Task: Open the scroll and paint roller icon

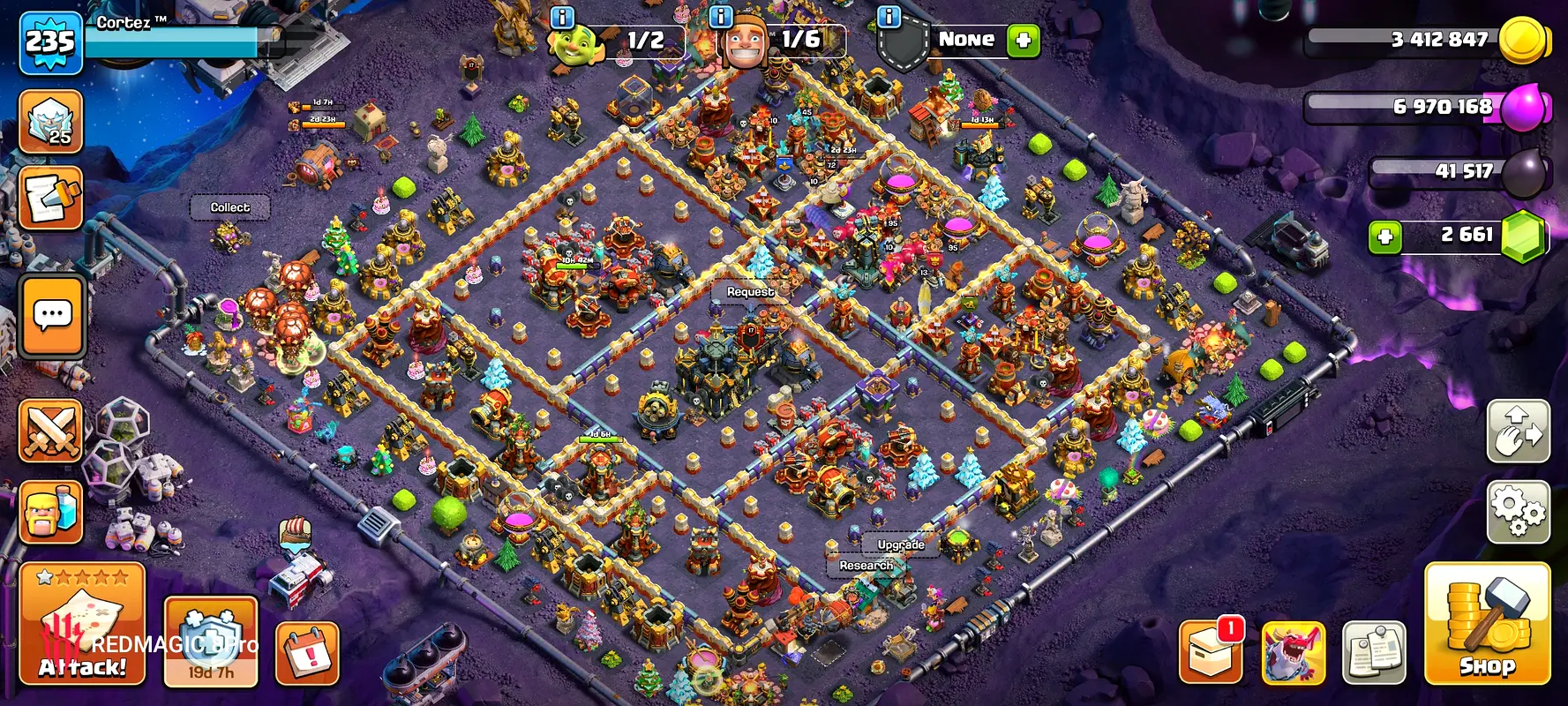Action: (51, 198)
